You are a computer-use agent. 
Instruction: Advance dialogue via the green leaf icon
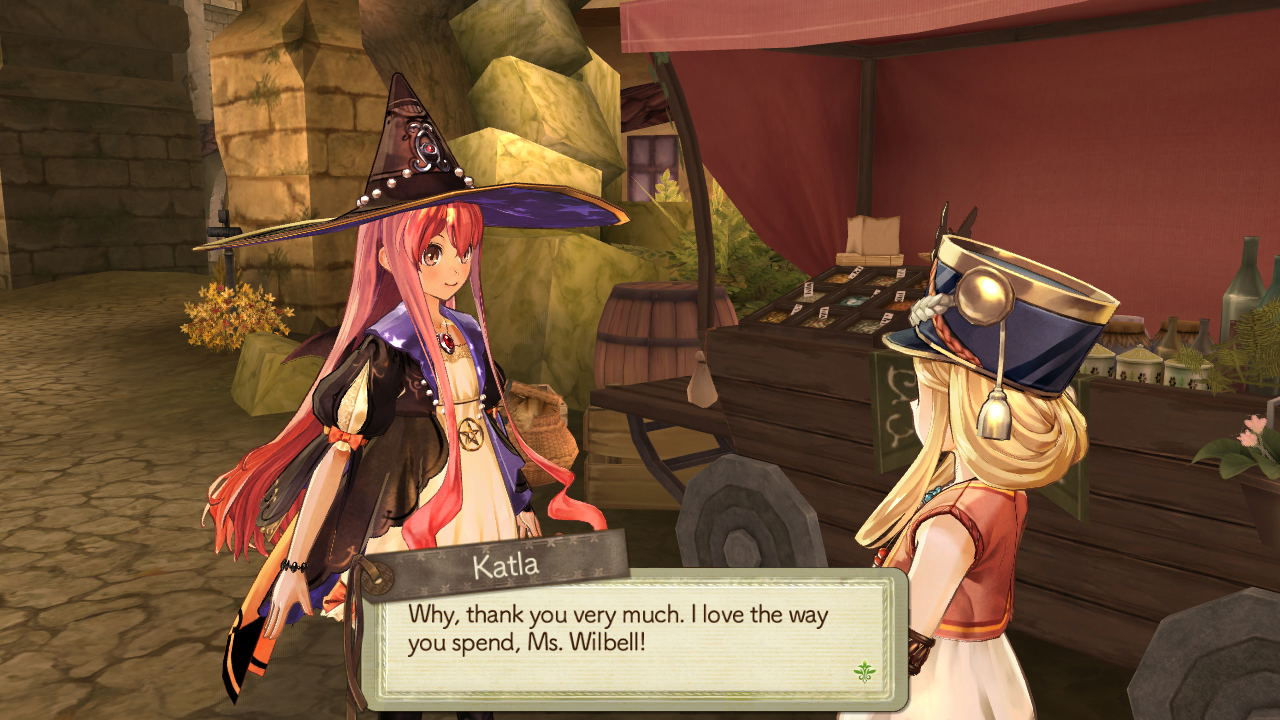pyautogui.click(x=865, y=671)
